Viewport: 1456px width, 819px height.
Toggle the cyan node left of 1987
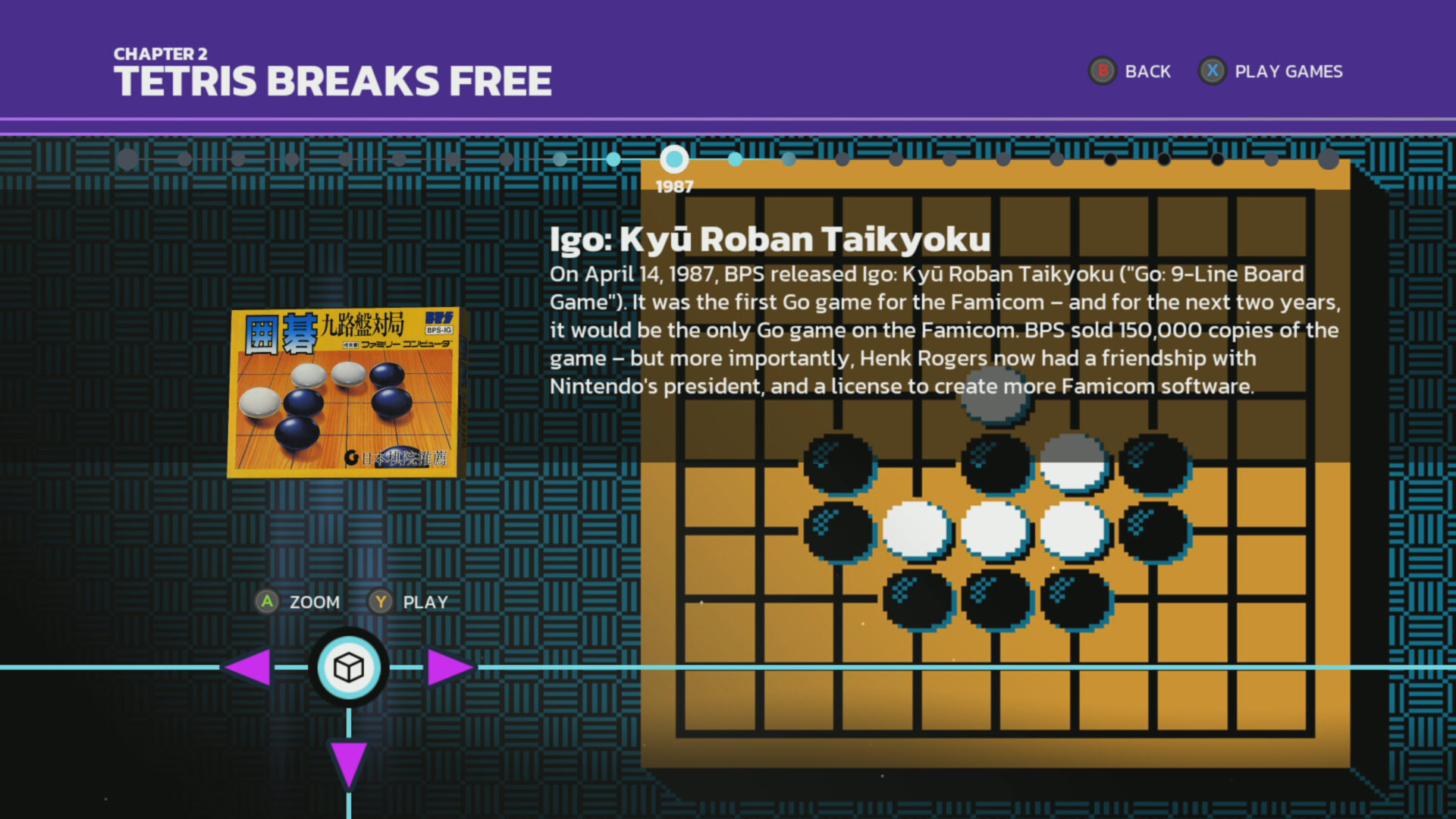[x=613, y=159]
